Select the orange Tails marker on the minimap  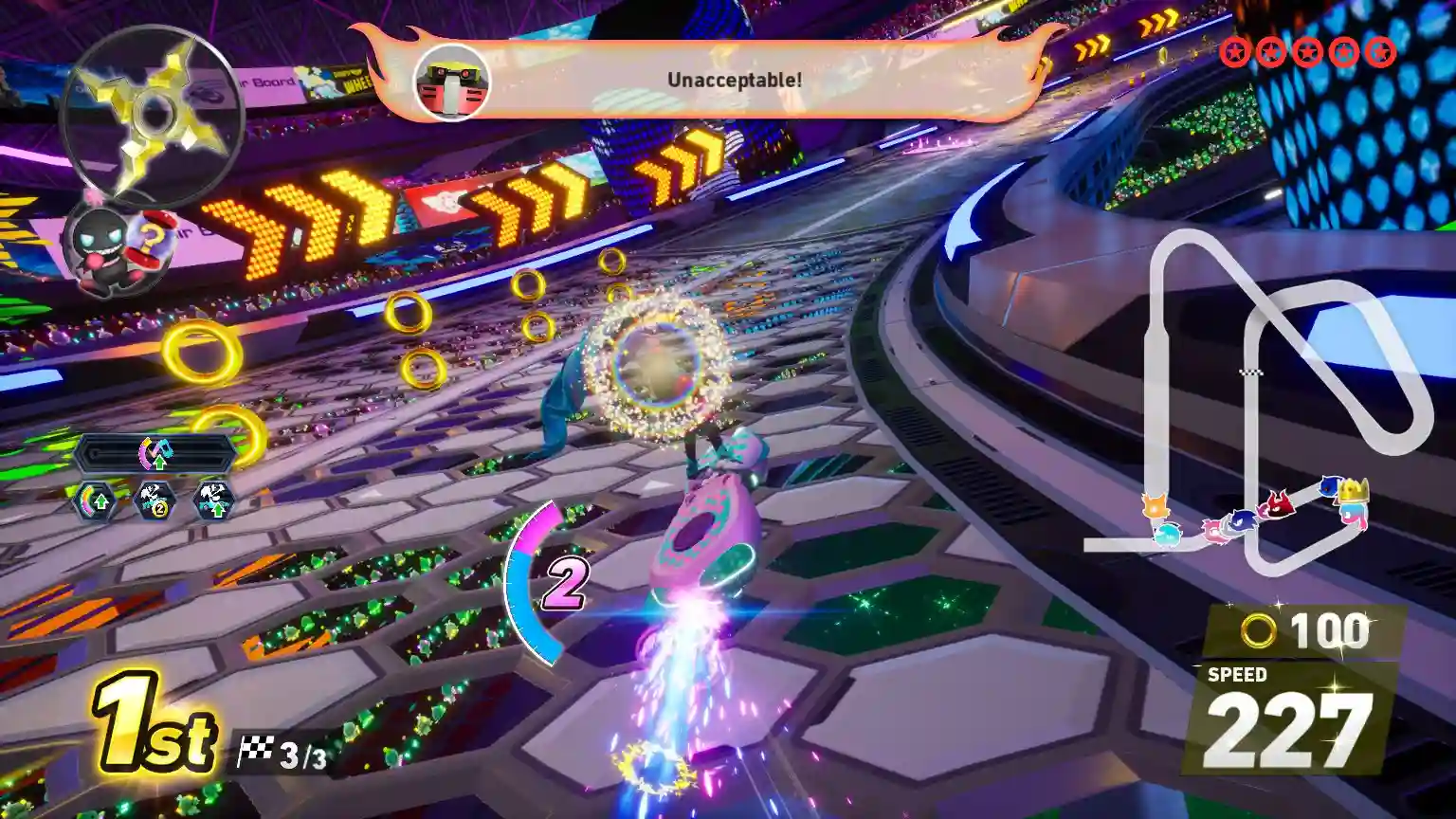pyautogui.click(x=1156, y=506)
